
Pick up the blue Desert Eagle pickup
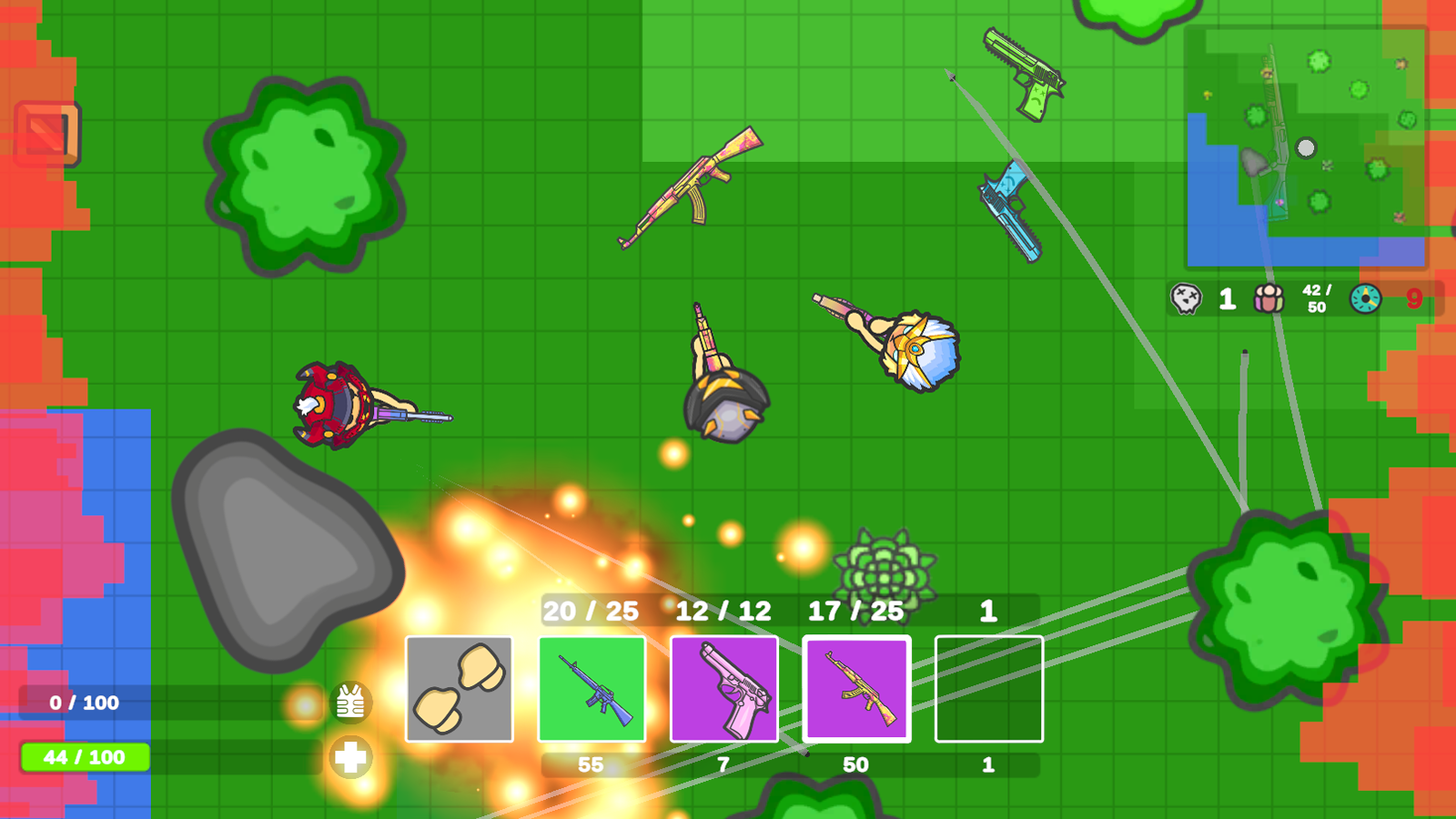click(x=1008, y=211)
